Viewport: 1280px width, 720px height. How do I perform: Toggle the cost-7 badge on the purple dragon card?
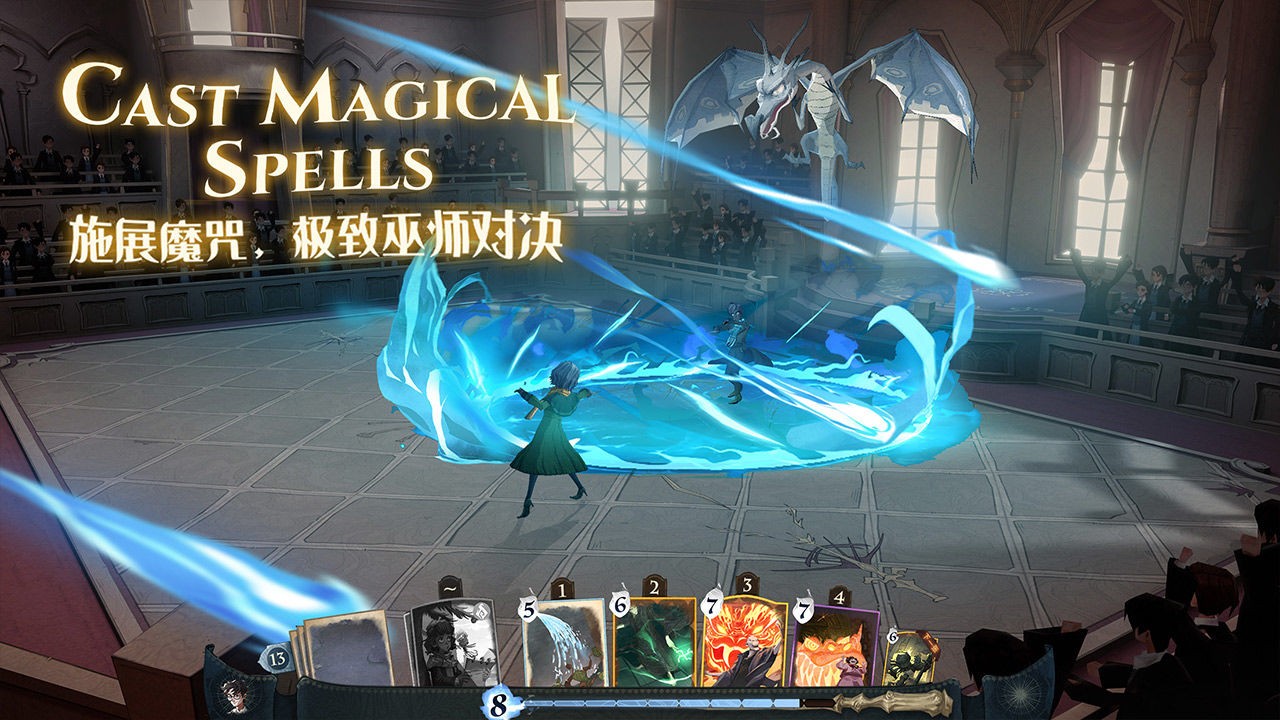804,610
